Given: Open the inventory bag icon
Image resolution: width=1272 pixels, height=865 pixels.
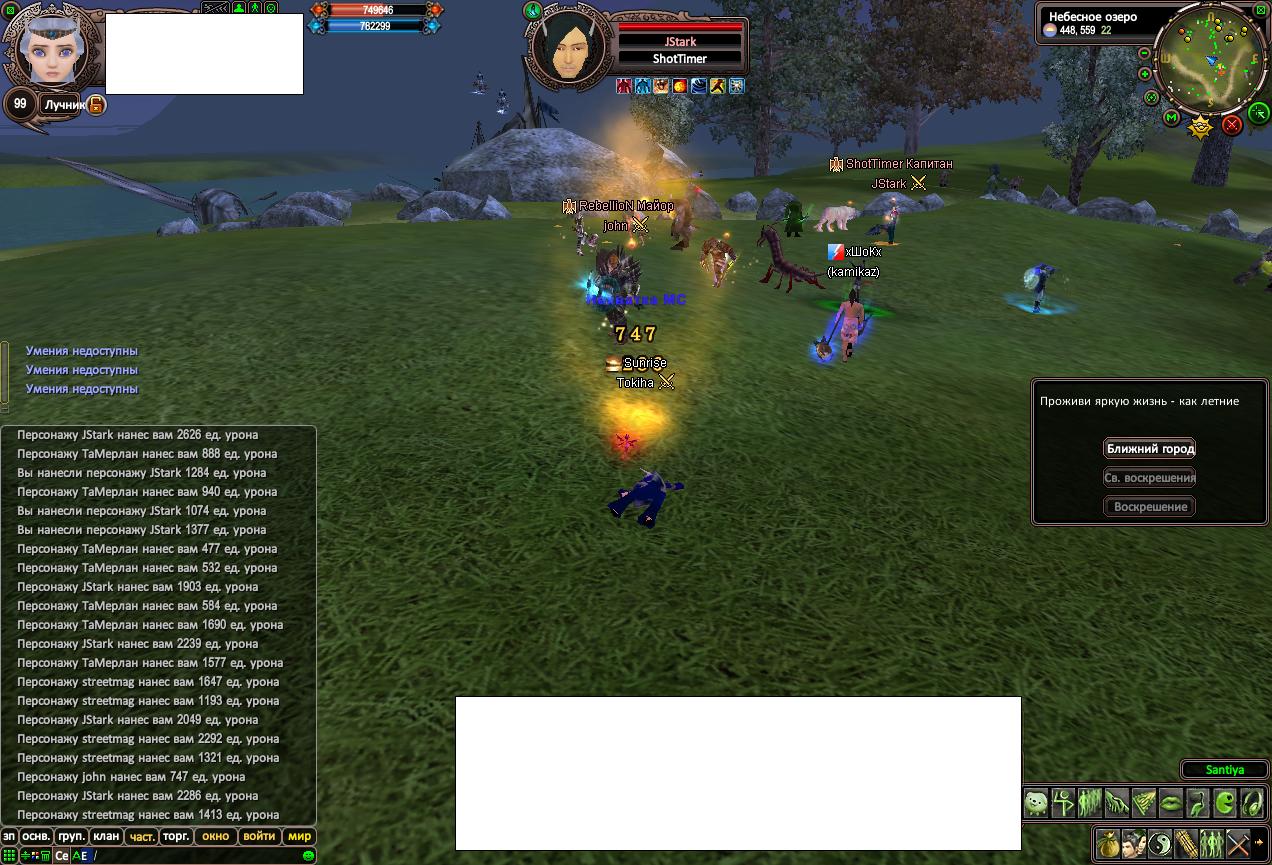Looking at the screenshot, I should point(1108,844).
